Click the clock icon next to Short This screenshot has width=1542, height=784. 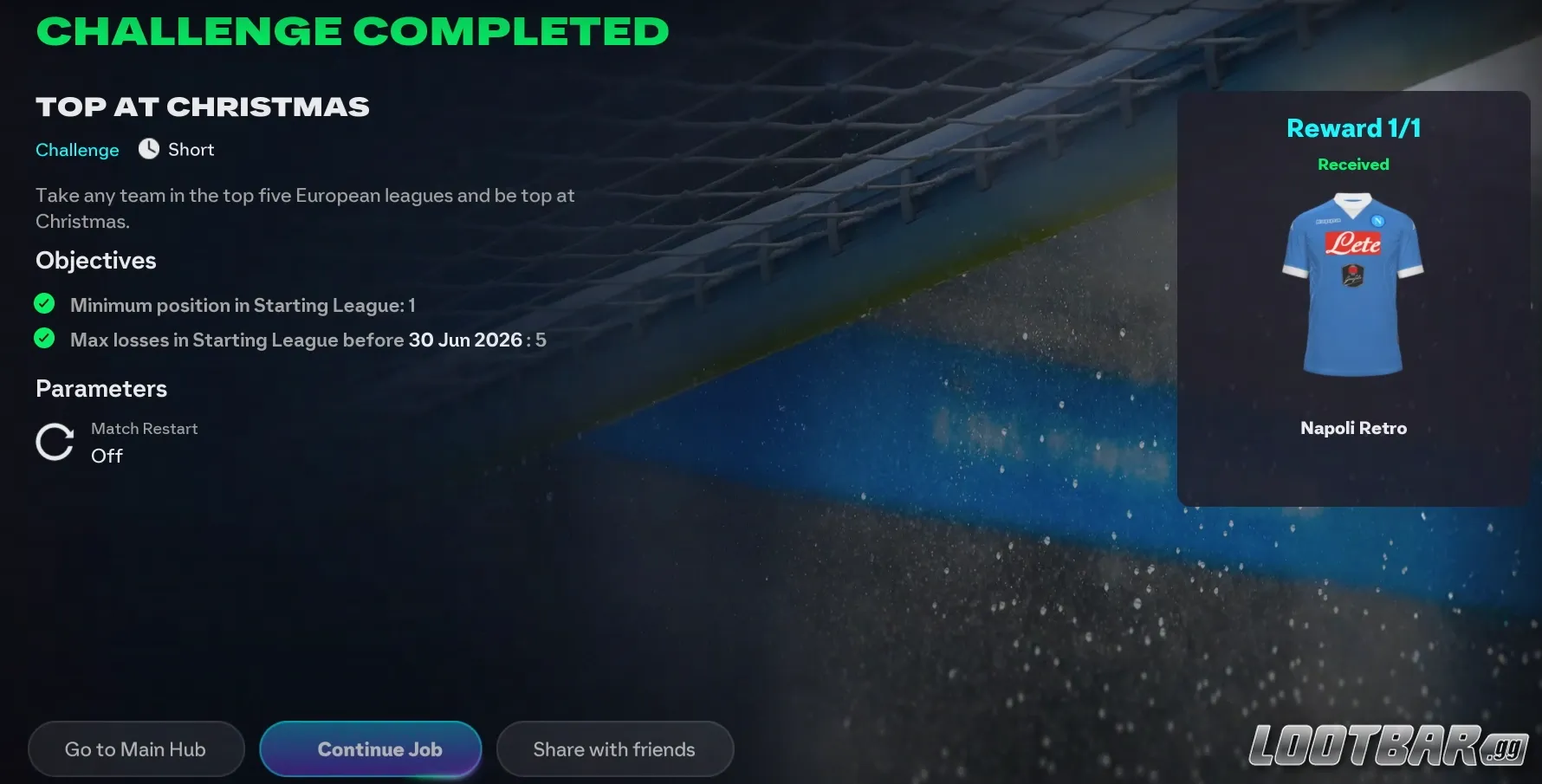pos(147,149)
